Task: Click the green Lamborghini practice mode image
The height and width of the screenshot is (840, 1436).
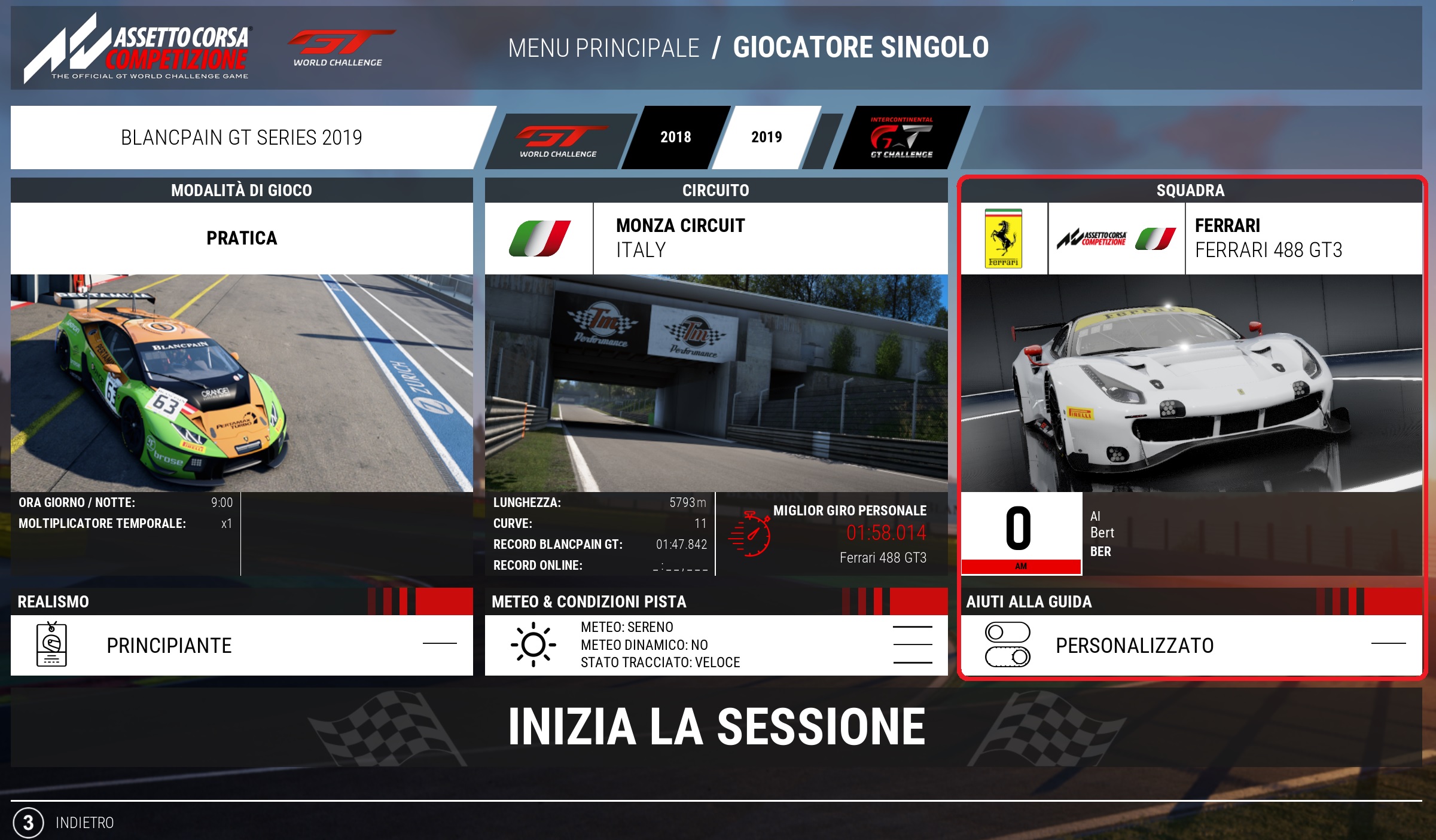Action: (x=242, y=383)
